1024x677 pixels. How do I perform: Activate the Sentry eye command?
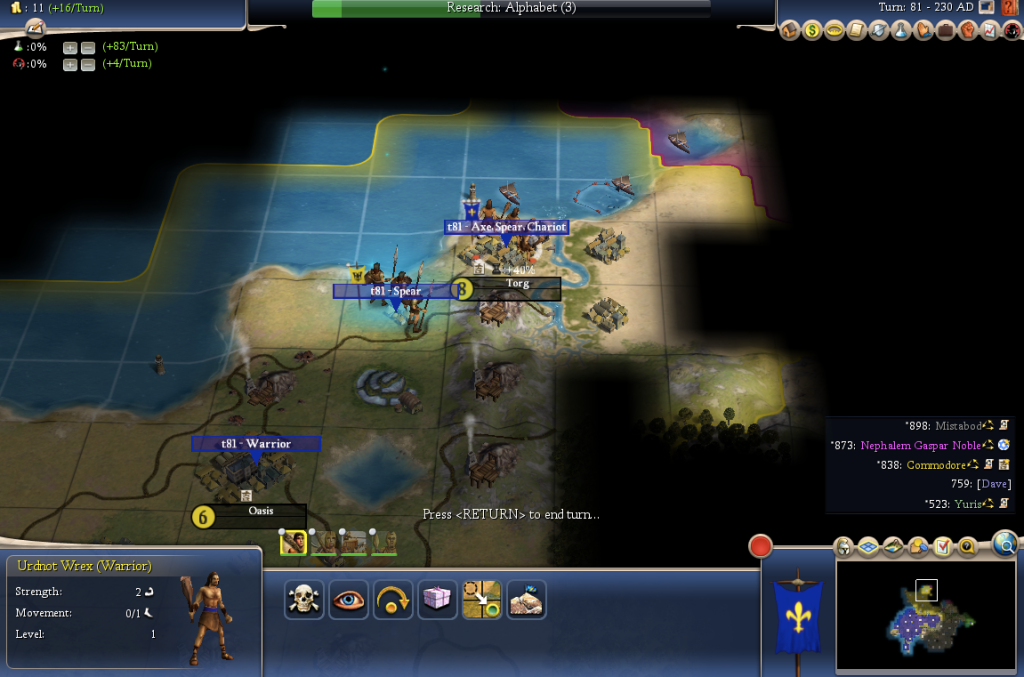point(348,599)
